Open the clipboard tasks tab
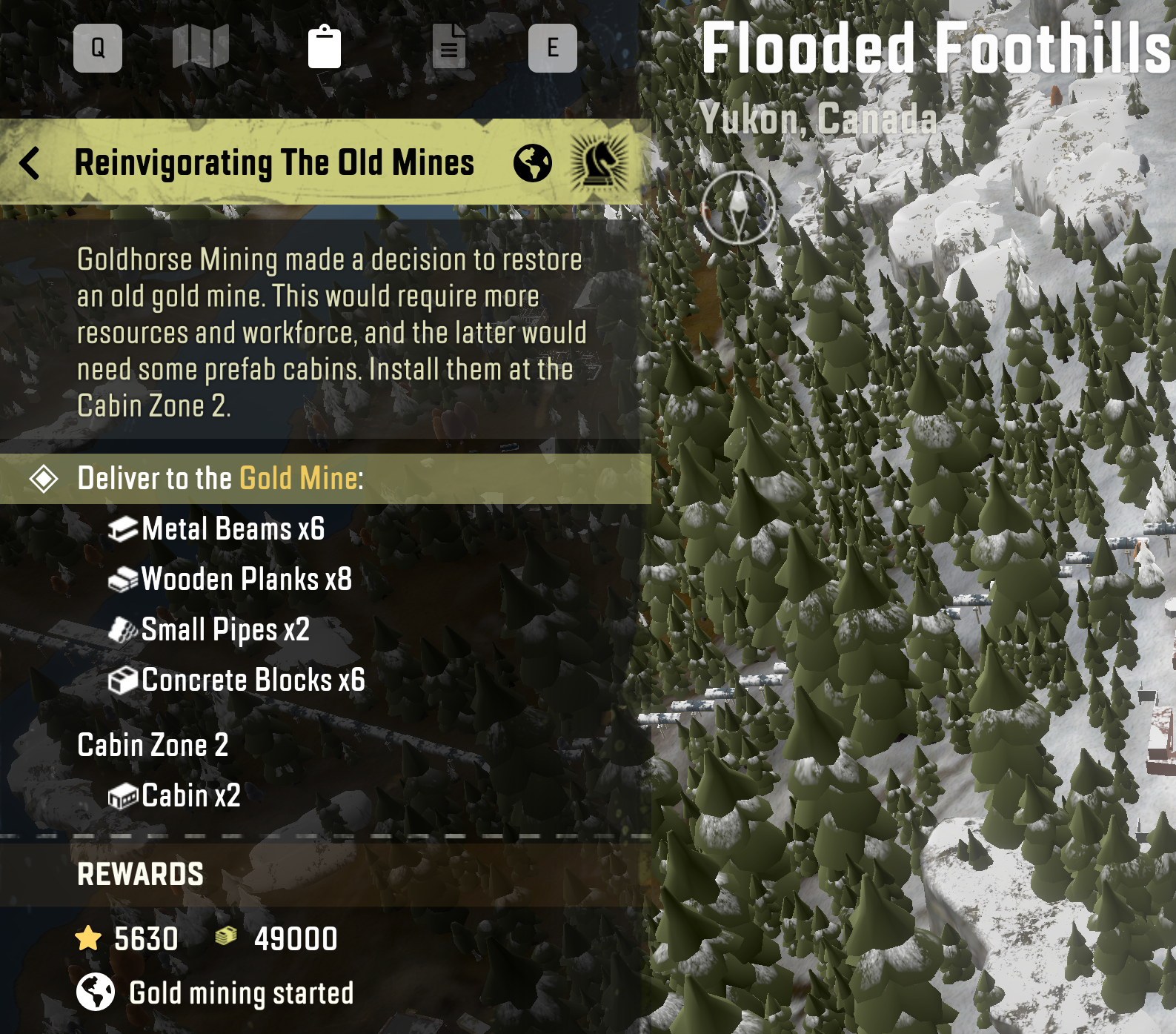The width and height of the screenshot is (1176, 1034). pos(325,47)
